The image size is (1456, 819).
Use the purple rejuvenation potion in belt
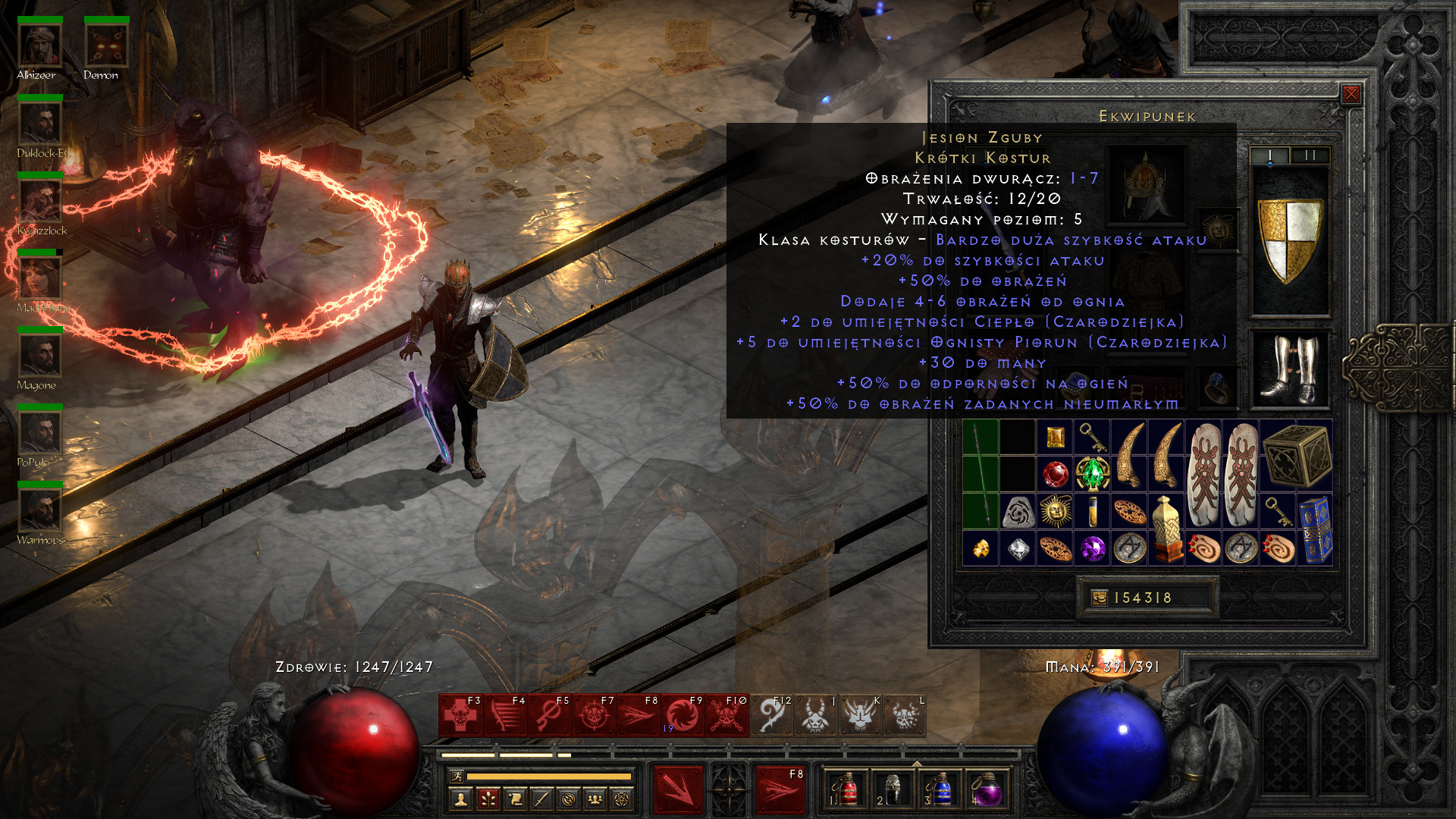[x=986, y=789]
